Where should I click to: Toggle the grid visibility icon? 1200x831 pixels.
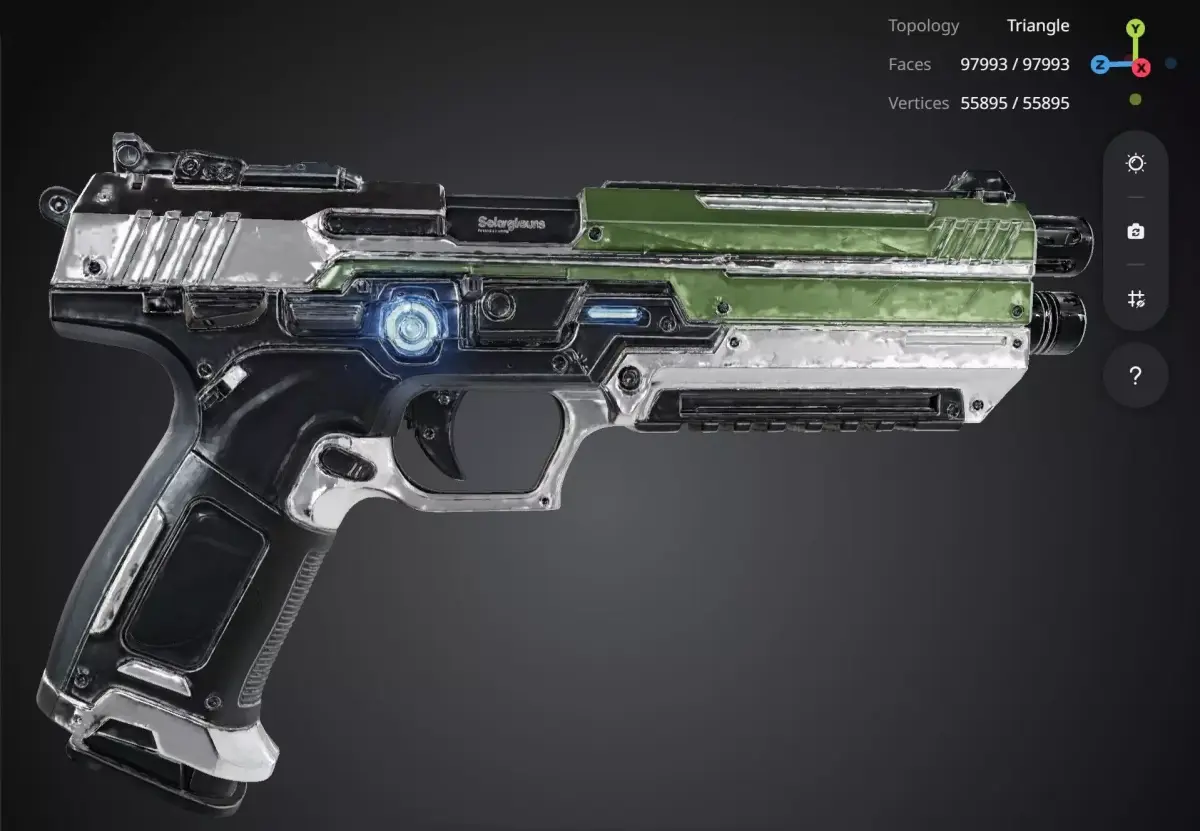point(1135,299)
